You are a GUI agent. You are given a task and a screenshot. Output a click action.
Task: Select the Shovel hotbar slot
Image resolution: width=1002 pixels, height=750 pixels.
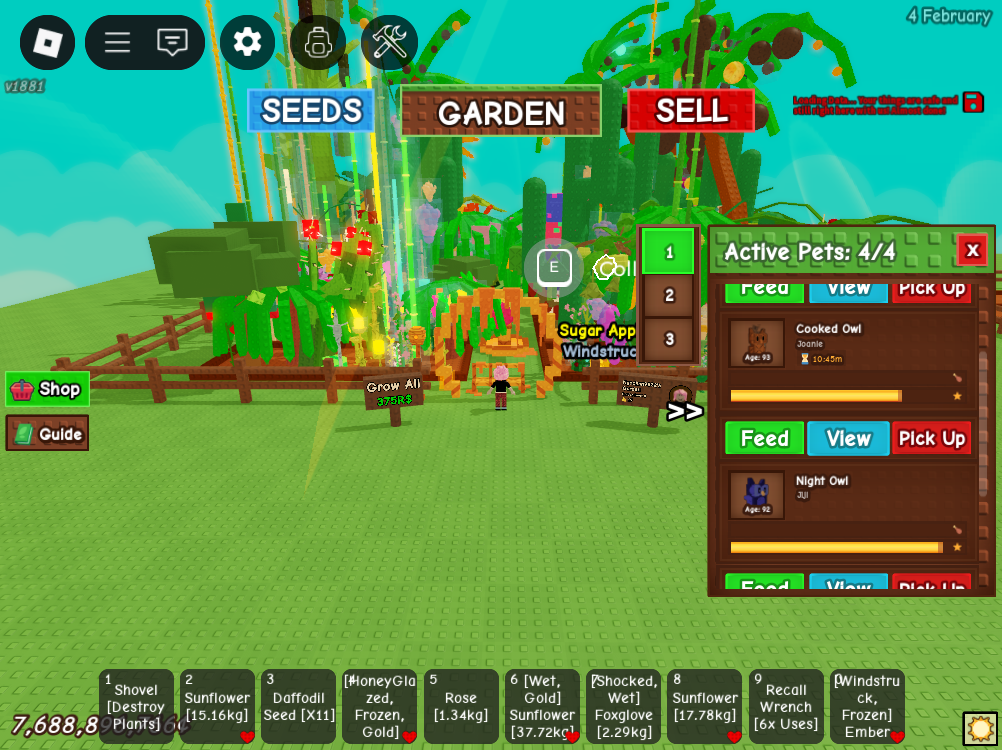point(136,706)
